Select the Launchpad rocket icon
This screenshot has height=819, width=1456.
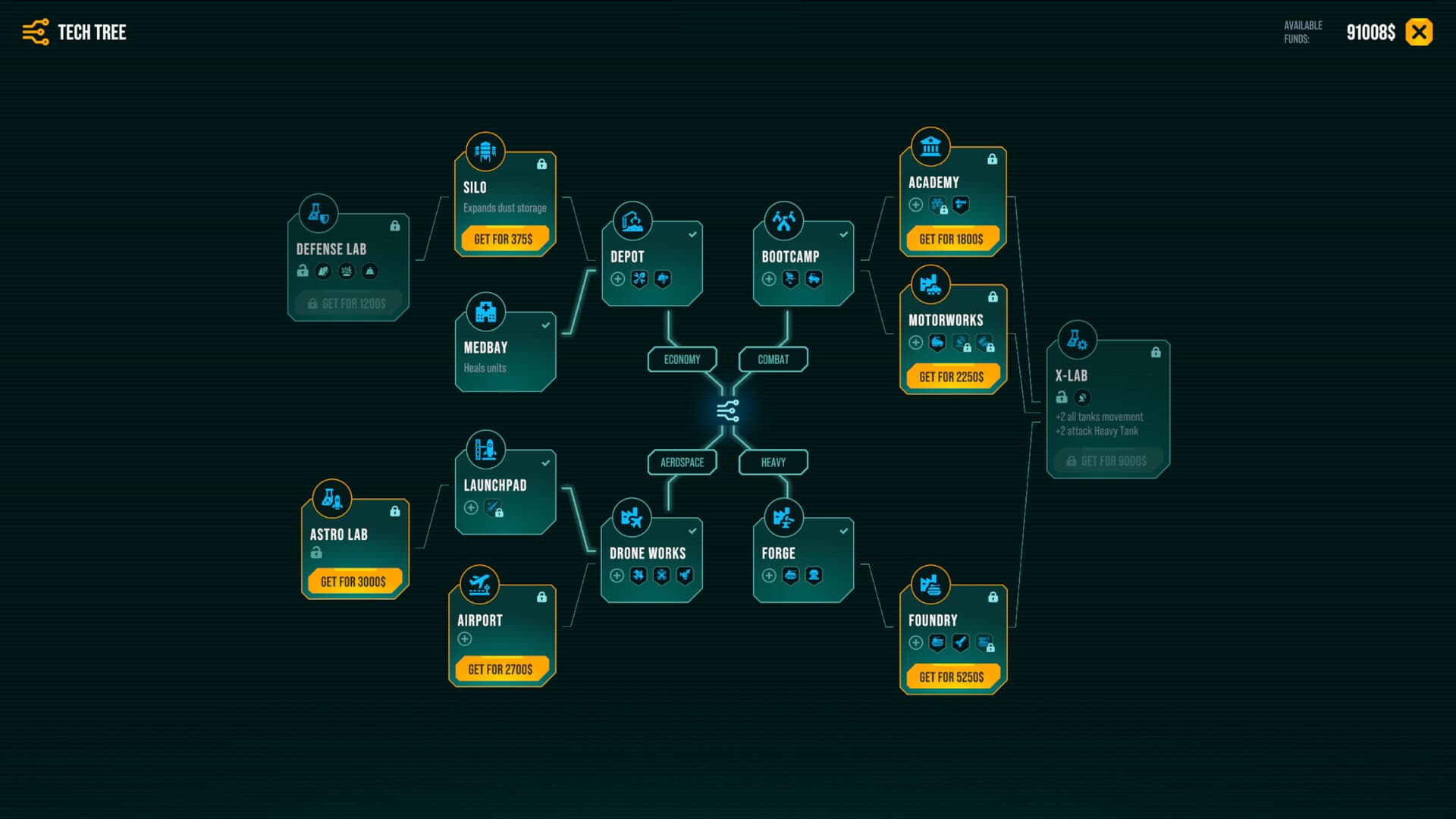point(486,449)
